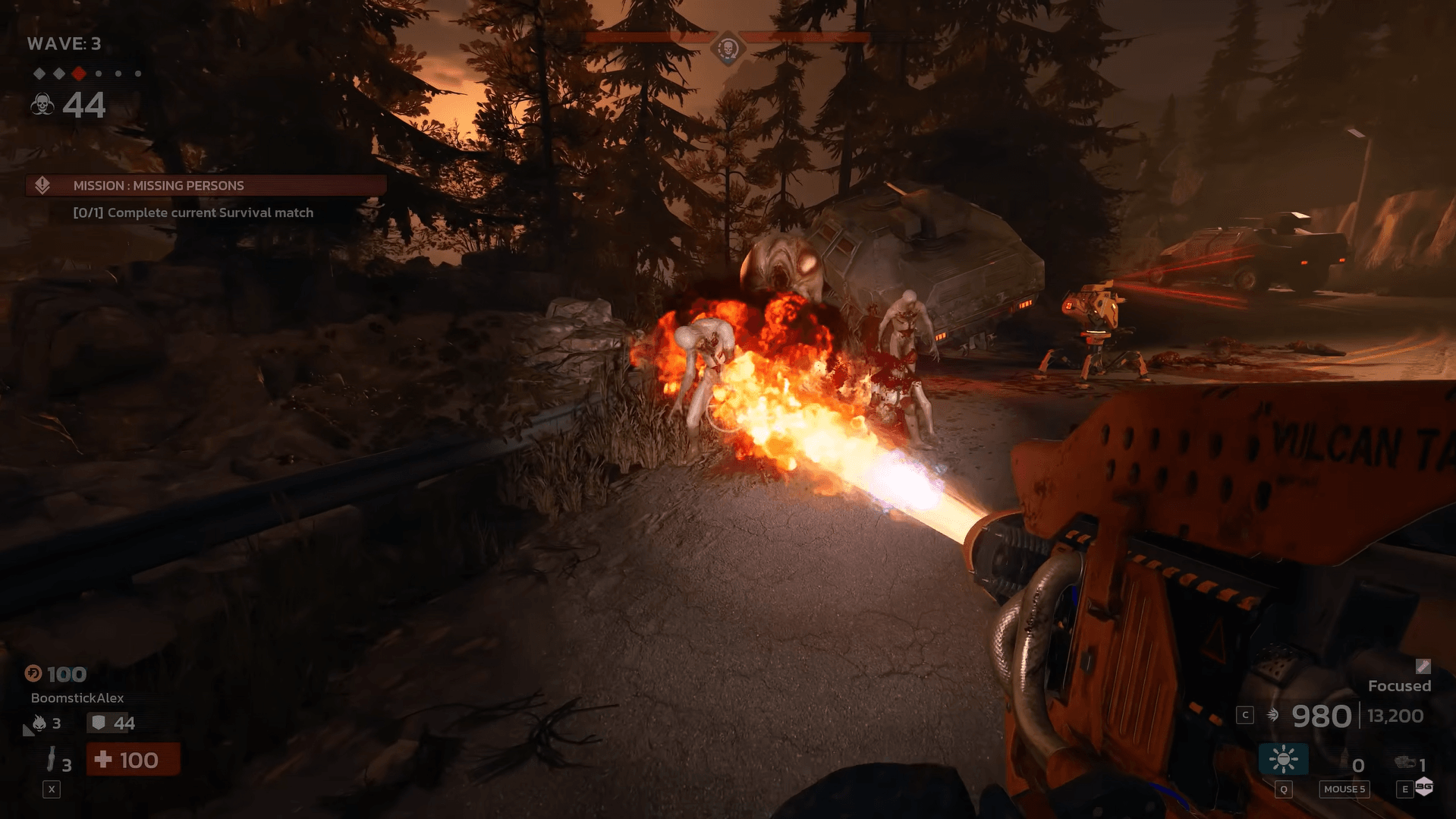1456x819 pixels.
Task: Click the flame fire-mode icon beside ammo
Action: pos(1273,715)
